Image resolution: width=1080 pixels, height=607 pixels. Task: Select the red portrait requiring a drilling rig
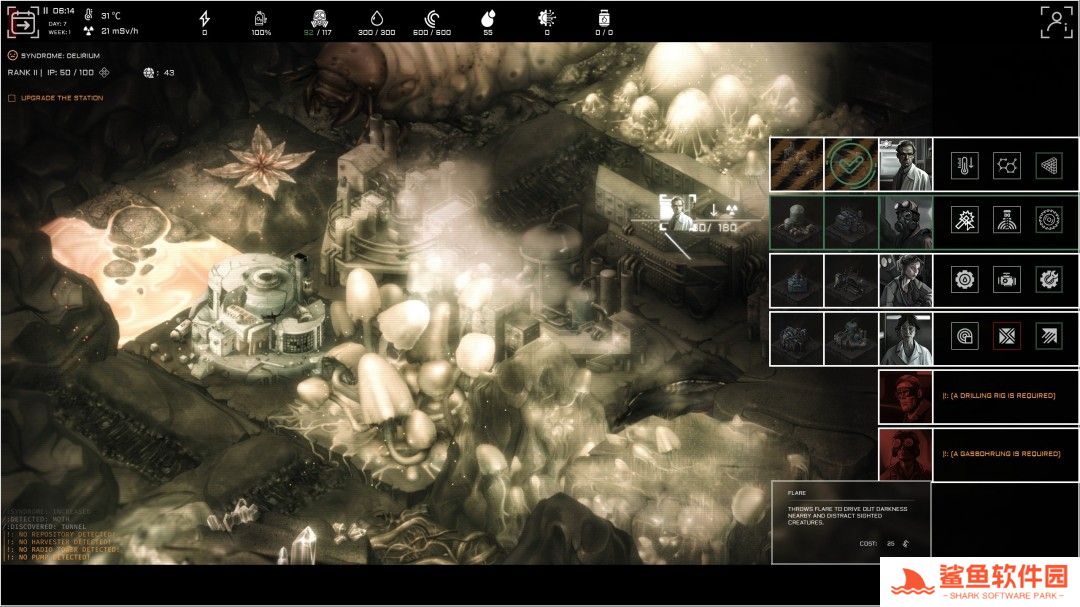(905, 396)
